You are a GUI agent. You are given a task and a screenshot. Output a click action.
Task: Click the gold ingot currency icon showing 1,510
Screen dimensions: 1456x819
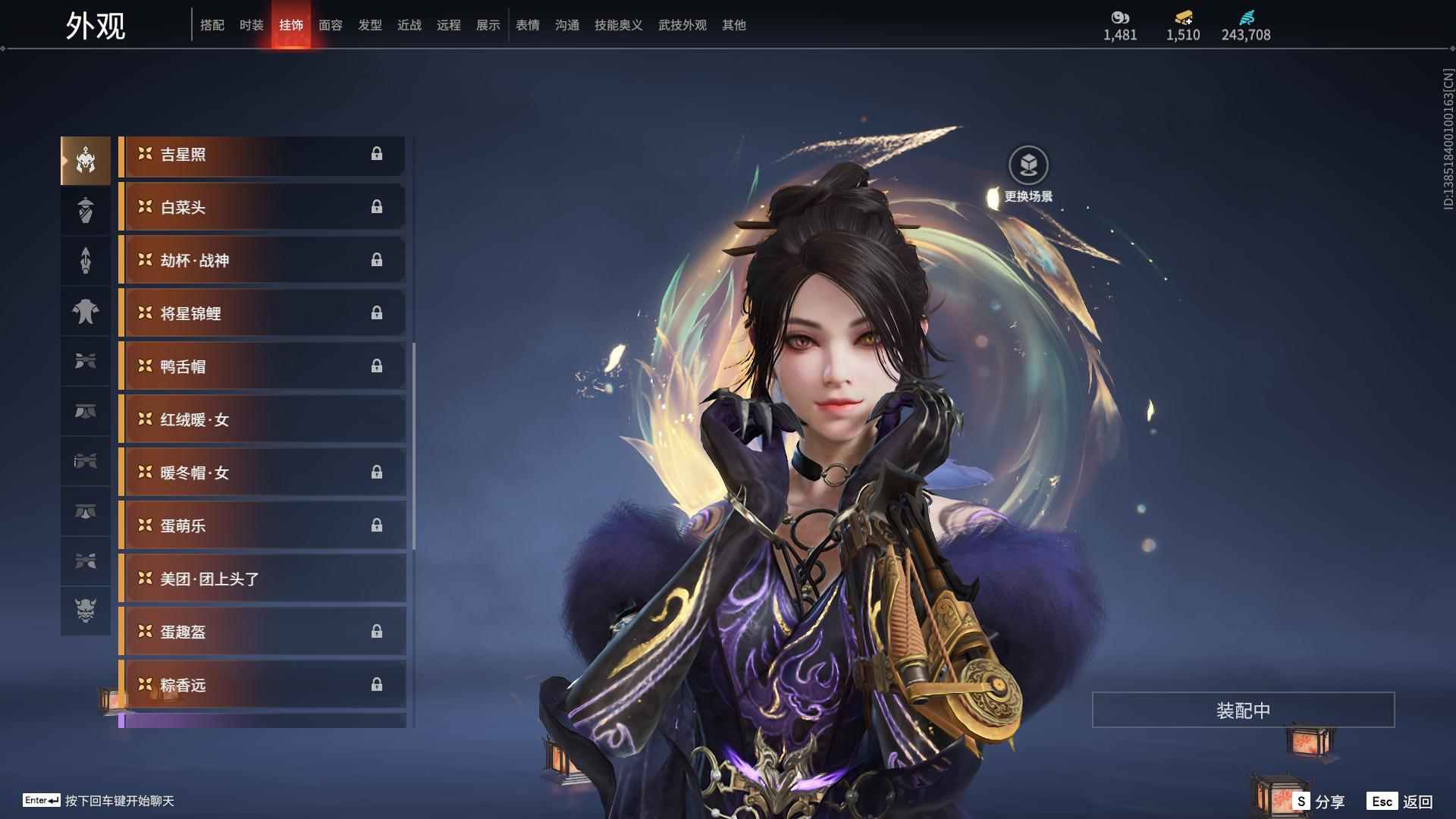[1181, 17]
